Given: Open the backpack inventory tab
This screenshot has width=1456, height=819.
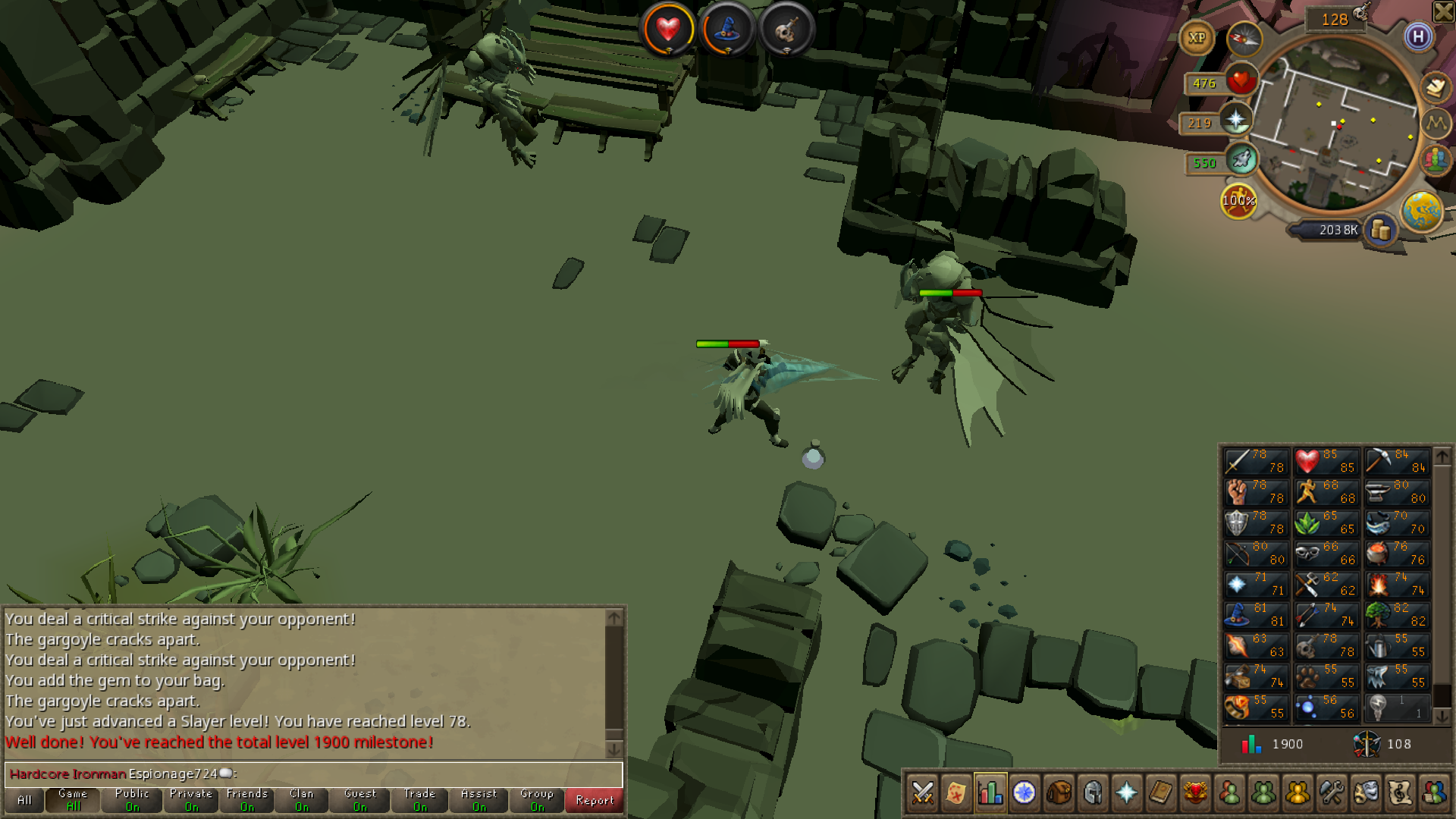Looking at the screenshot, I should pos(1059,793).
